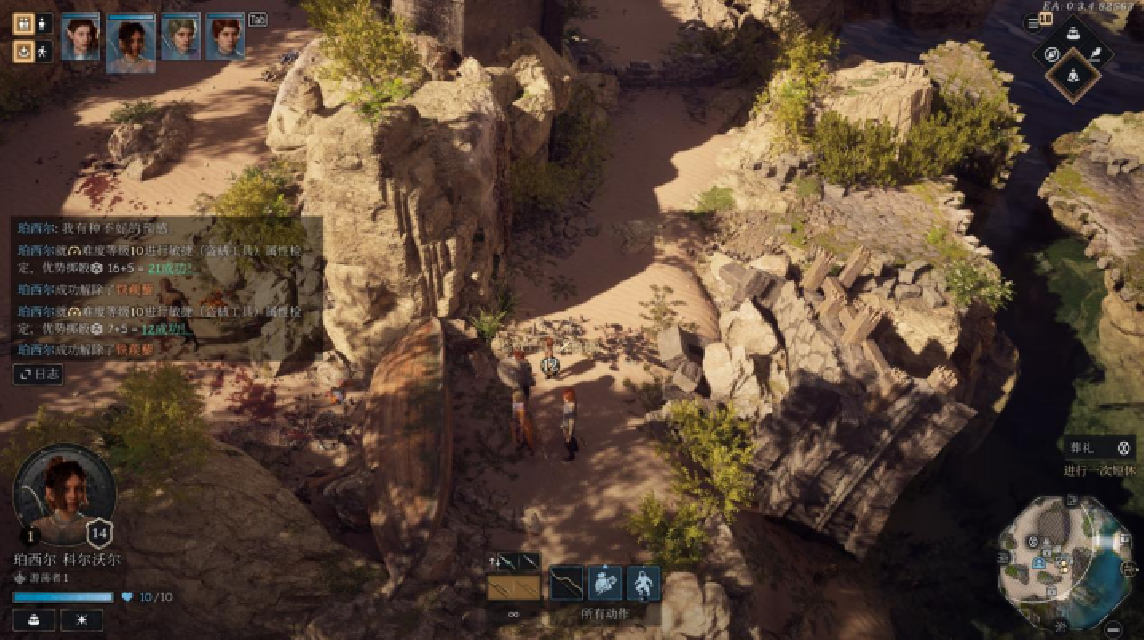Image resolution: width=1144 pixels, height=640 pixels.
Task: Select the dark-haired second party portrait
Action: click(x=130, y=42)
